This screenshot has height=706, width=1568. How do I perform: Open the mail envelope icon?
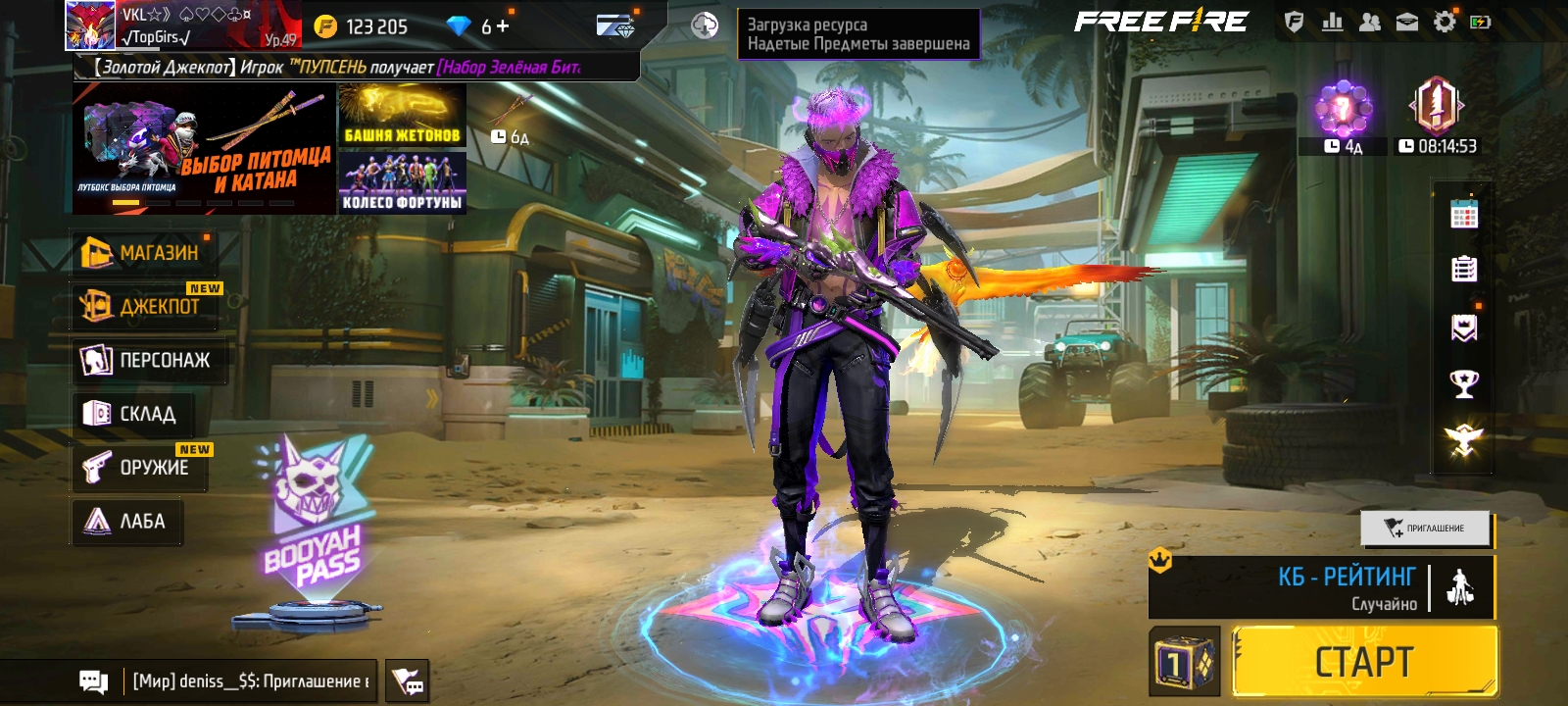1407,23
